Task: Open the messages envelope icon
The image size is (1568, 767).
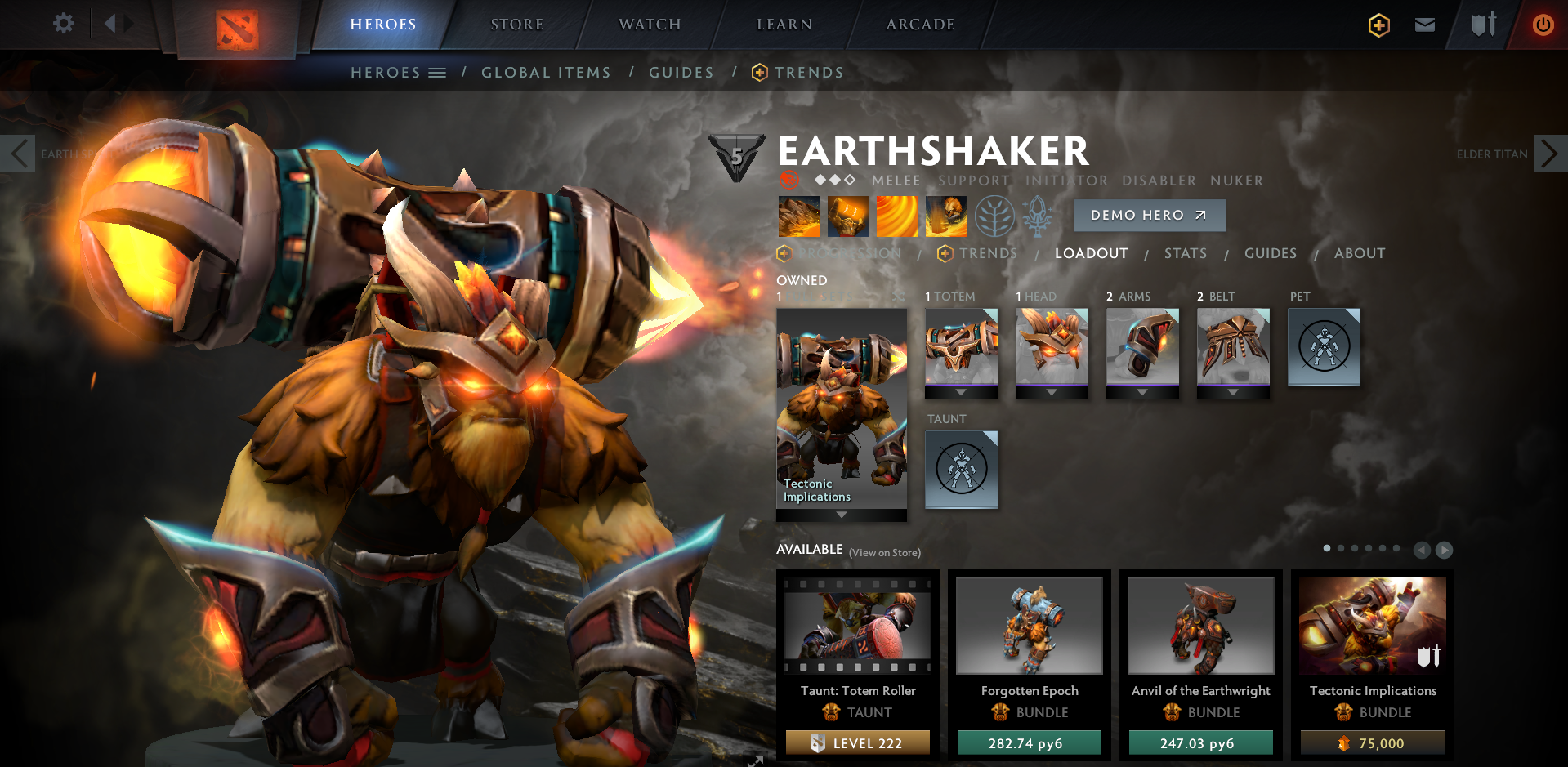Action: (x=1424, y=25)
